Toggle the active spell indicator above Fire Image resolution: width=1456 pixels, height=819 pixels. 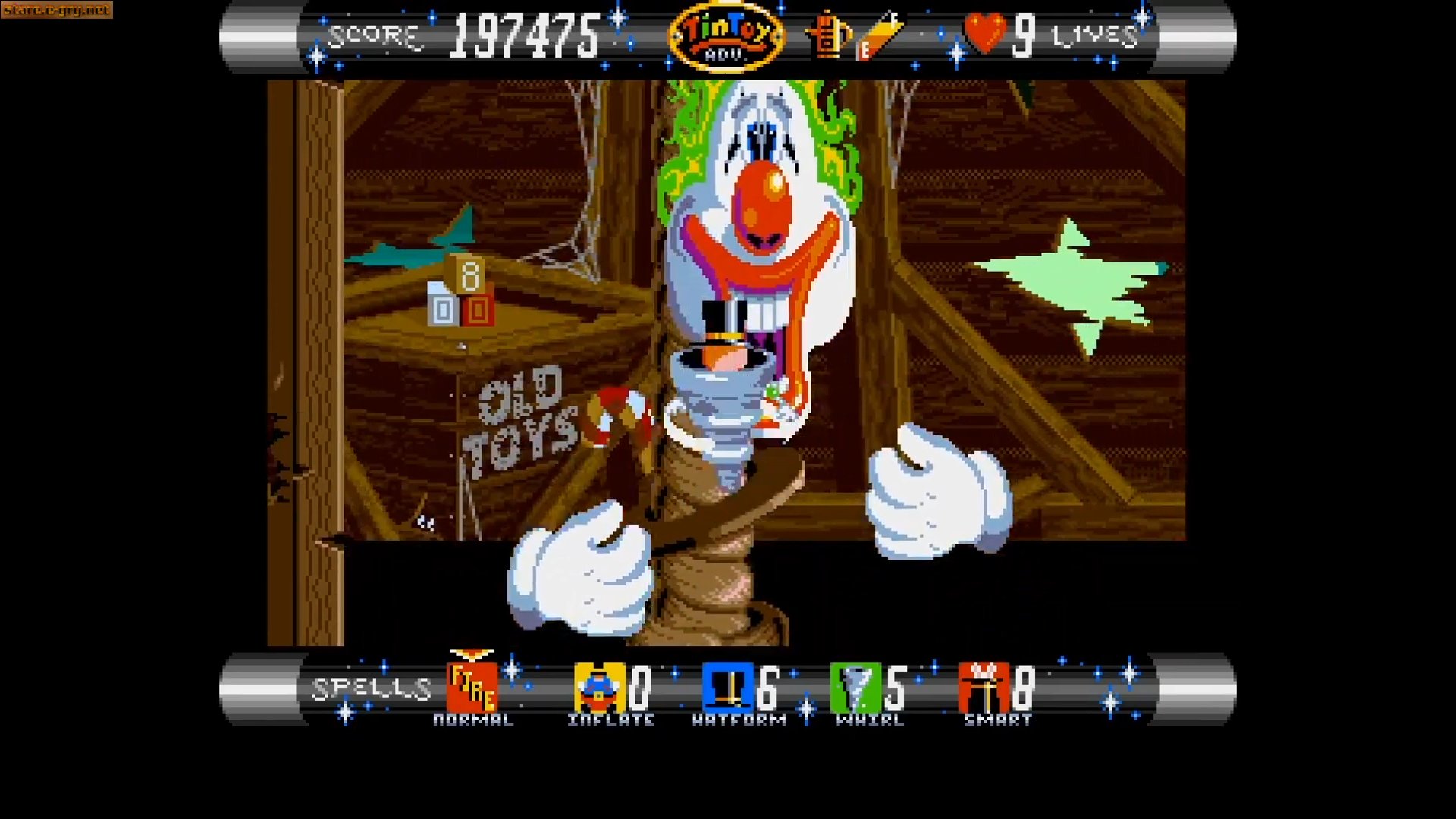pos(470,654)
